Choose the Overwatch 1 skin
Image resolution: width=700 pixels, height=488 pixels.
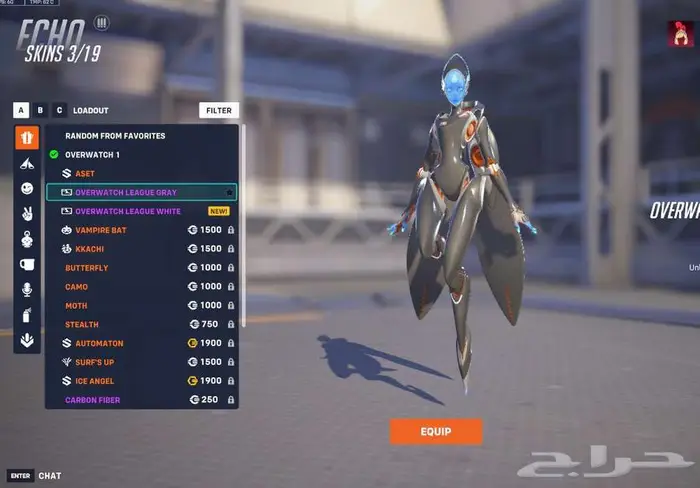tap(92, 154)
